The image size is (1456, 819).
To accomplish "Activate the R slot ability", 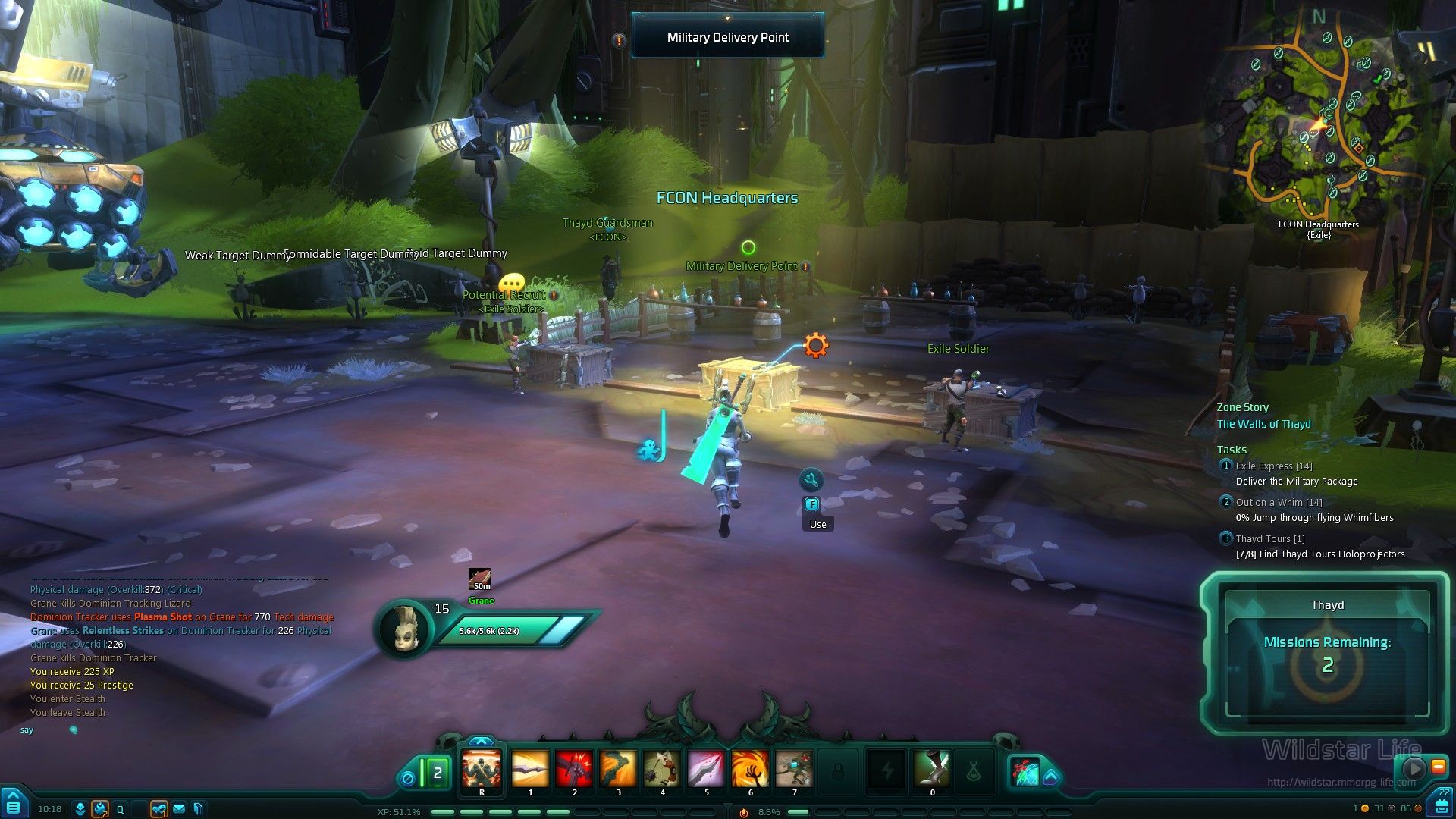I will 482,769.
